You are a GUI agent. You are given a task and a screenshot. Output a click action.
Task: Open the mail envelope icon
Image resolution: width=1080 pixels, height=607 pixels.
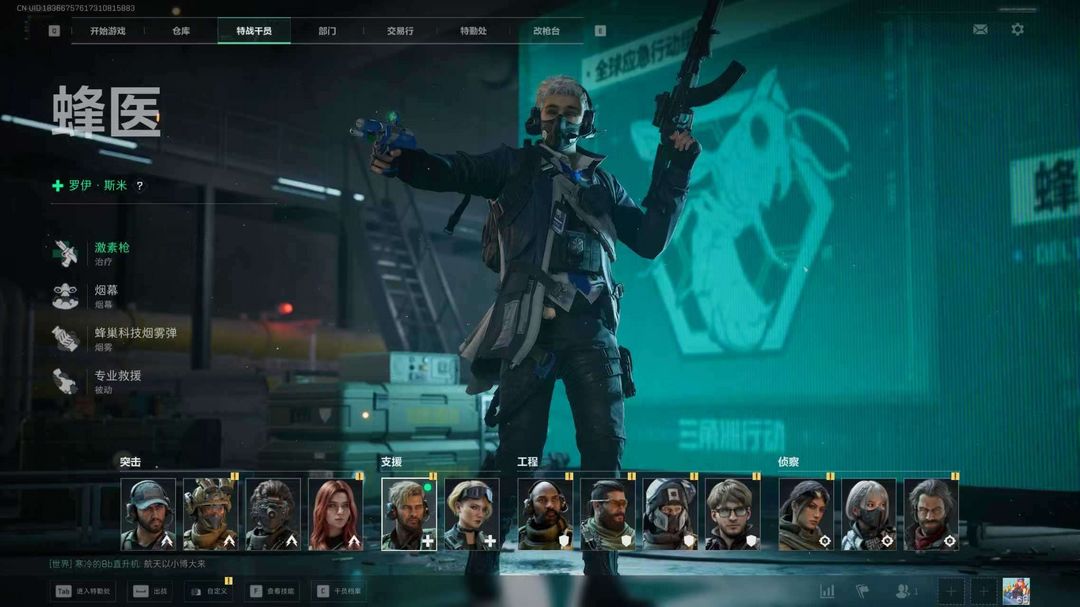pyautogui.click(x=980, y=30)
